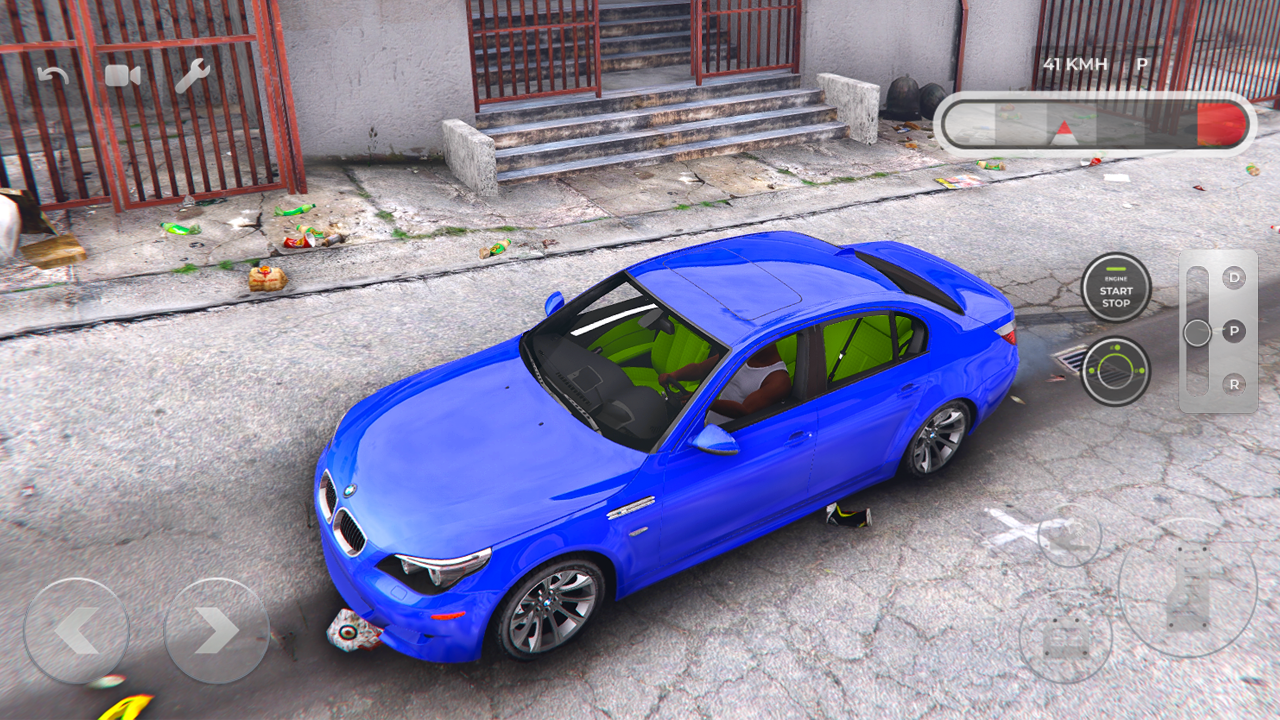This screenshot has height=720, width=1280.
Task: Click the 41 KMH speed readout
Action: [1075, 63]
